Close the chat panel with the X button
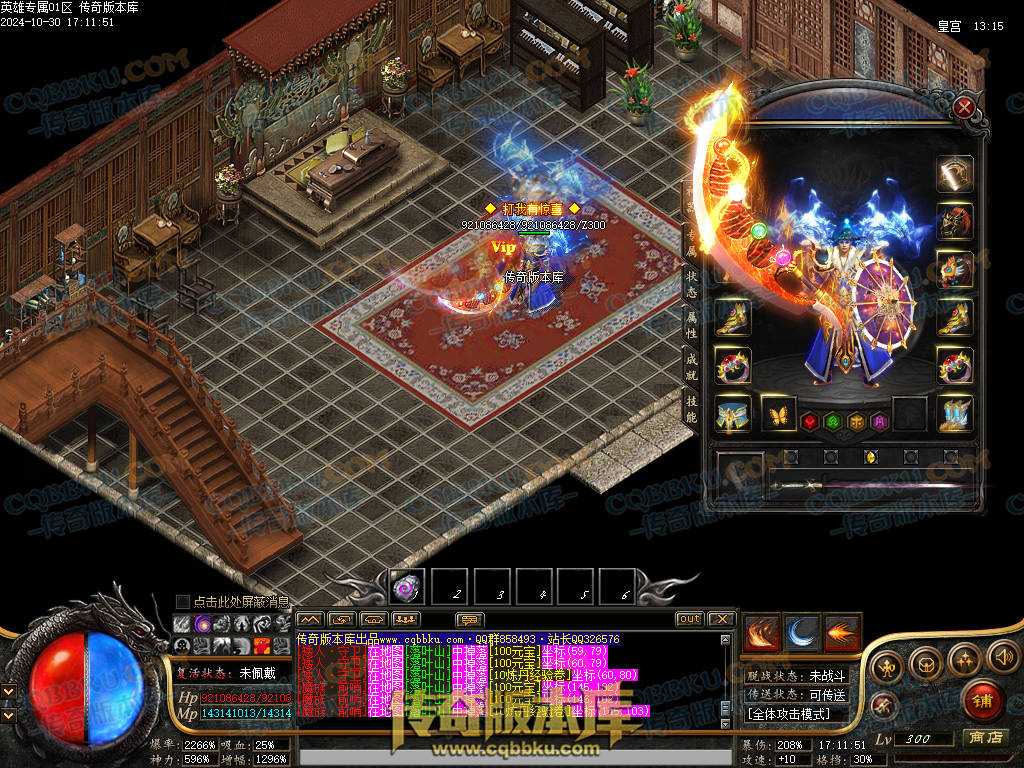This screenshot has width=1024, height=768. [721, 619]
